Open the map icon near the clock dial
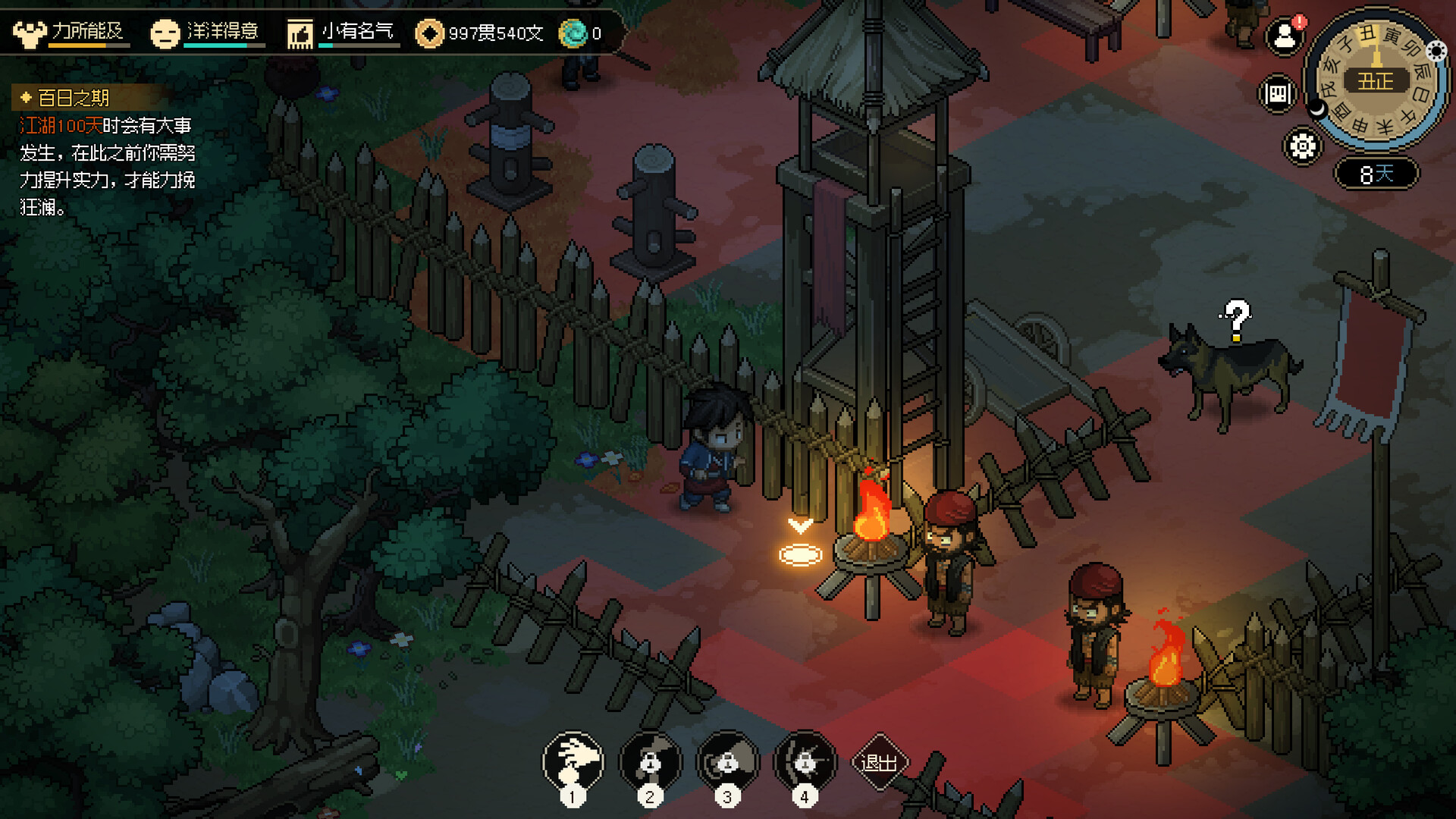The image size is (1456, 819). [x=1277, y=93]
